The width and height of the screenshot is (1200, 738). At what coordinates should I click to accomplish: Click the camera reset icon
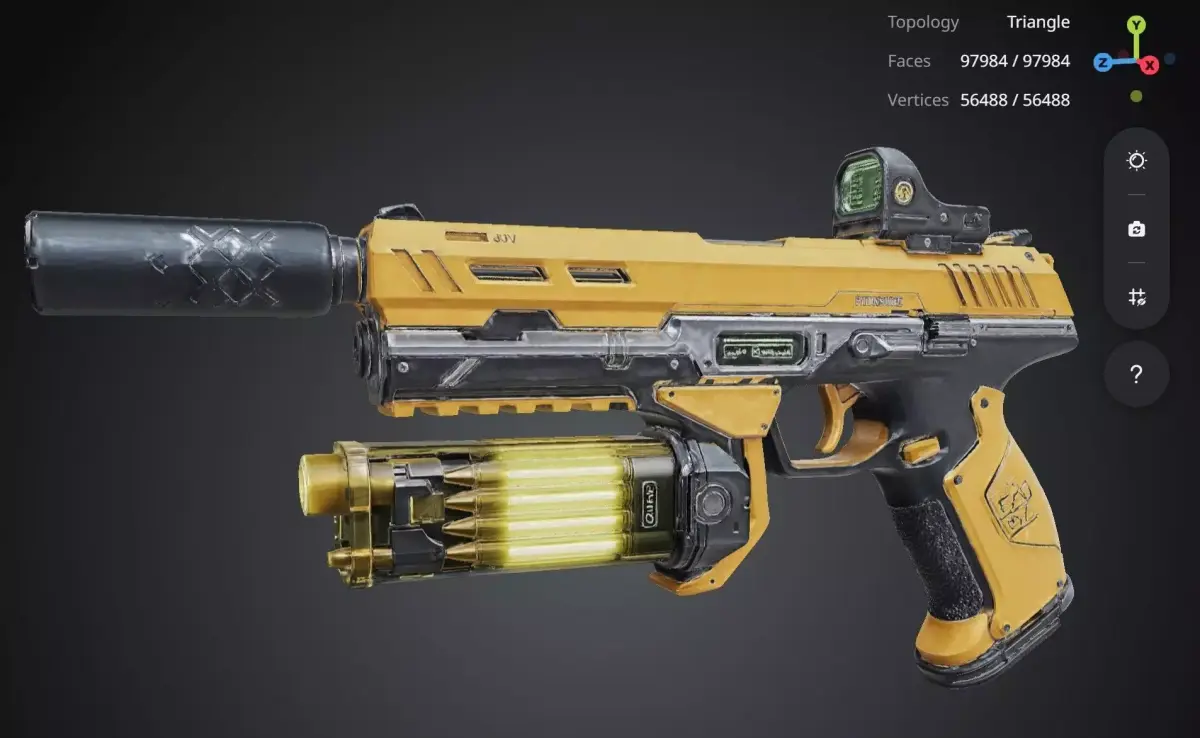coord(1136,229)
